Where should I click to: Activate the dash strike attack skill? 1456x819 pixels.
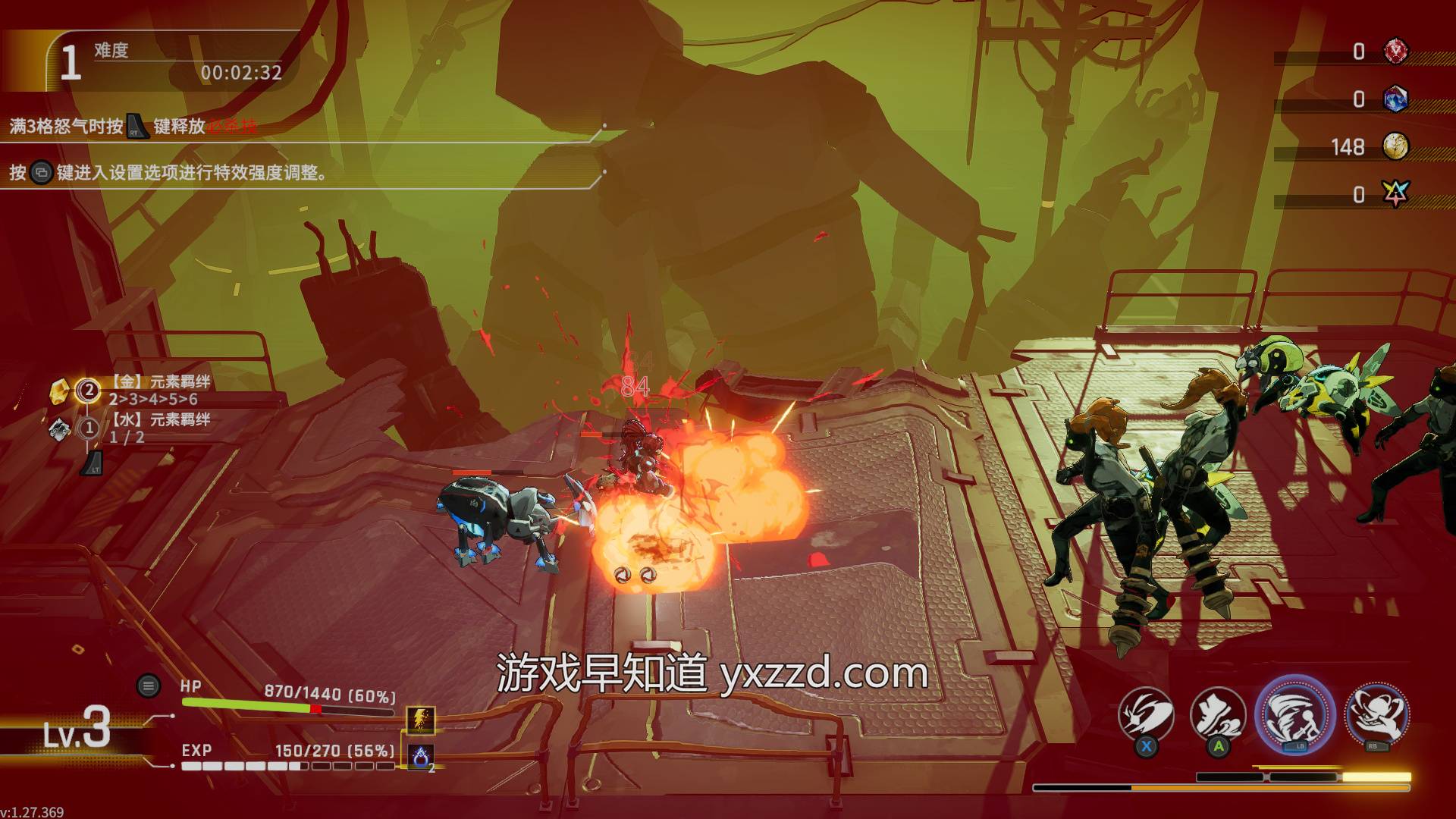pos(1146,715)
